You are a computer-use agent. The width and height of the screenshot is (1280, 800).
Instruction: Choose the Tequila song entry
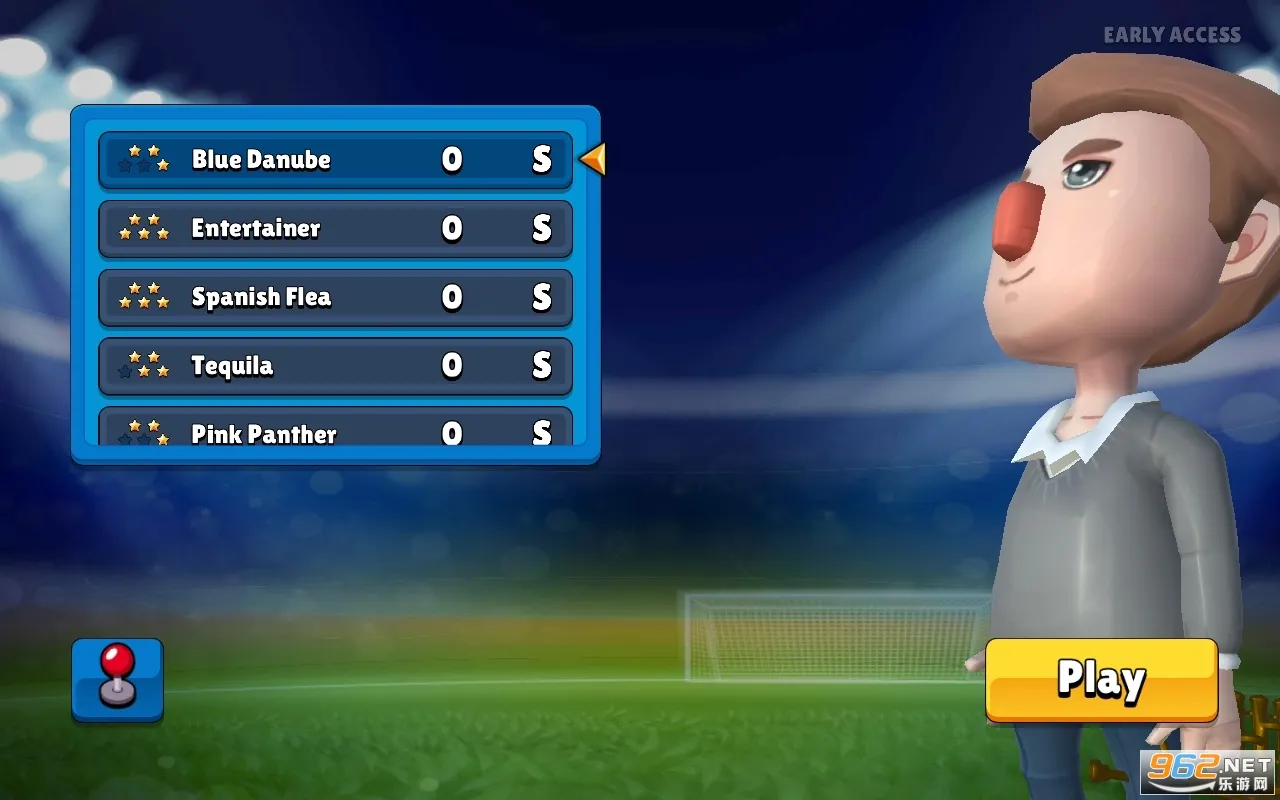[300, 366]
